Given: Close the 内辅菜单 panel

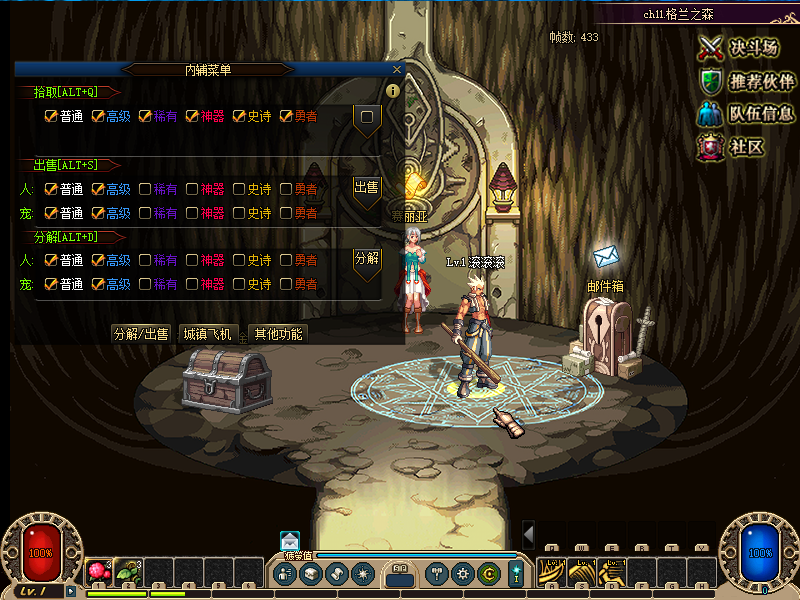Looking at the screenshot, I should [397, 70].
